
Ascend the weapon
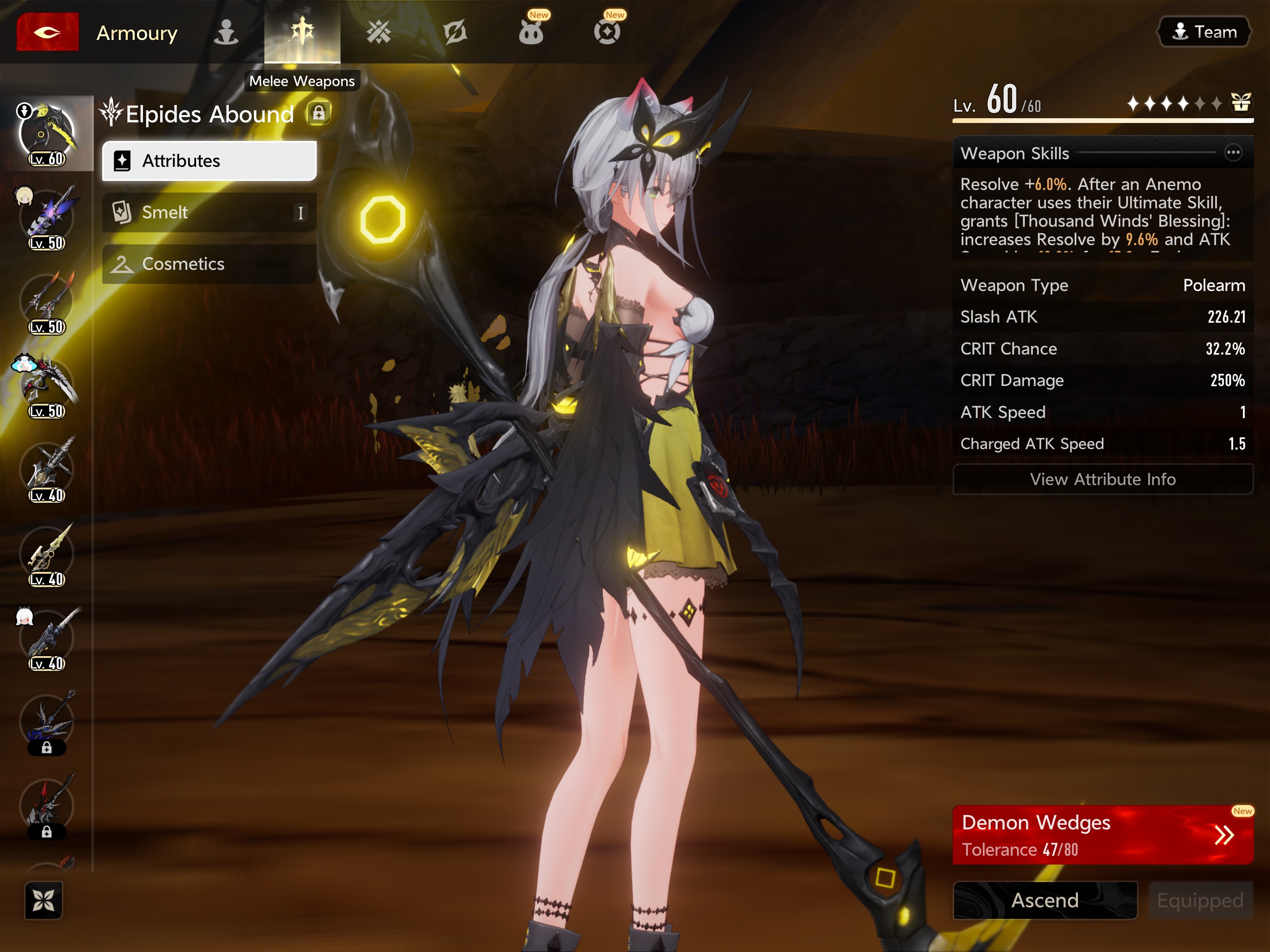click(x=1045, y=900)
